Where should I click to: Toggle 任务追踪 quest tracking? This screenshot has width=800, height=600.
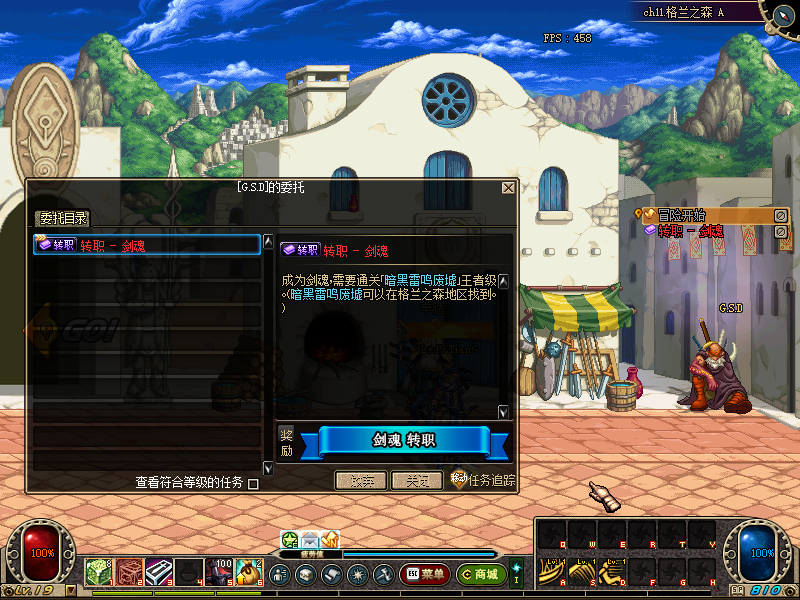pyautogui.click(x=483, y=480)
